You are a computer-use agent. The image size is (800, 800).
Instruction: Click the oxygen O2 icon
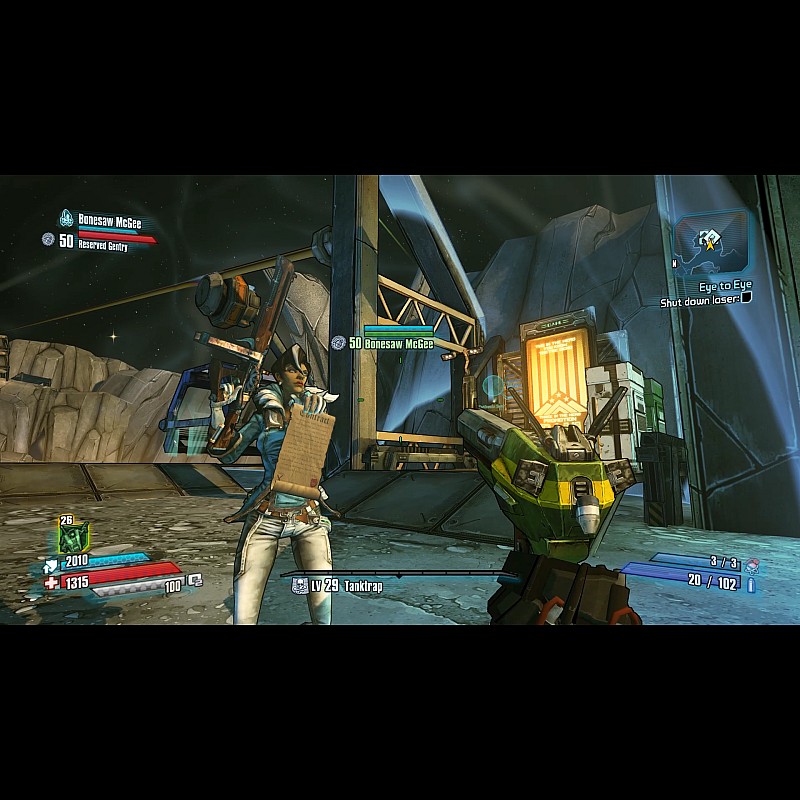[195, 579]
